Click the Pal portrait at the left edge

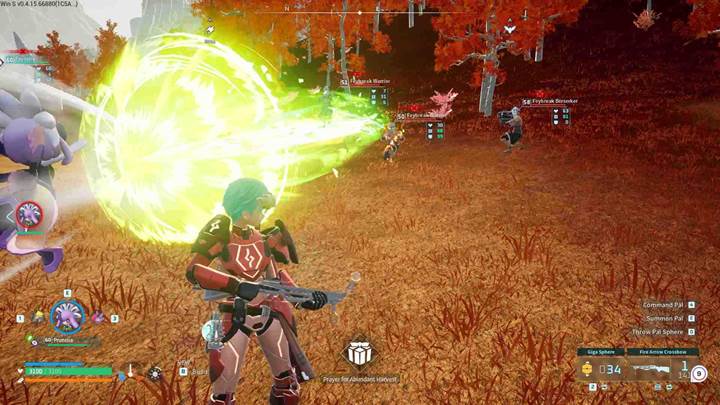pos(29,213)
